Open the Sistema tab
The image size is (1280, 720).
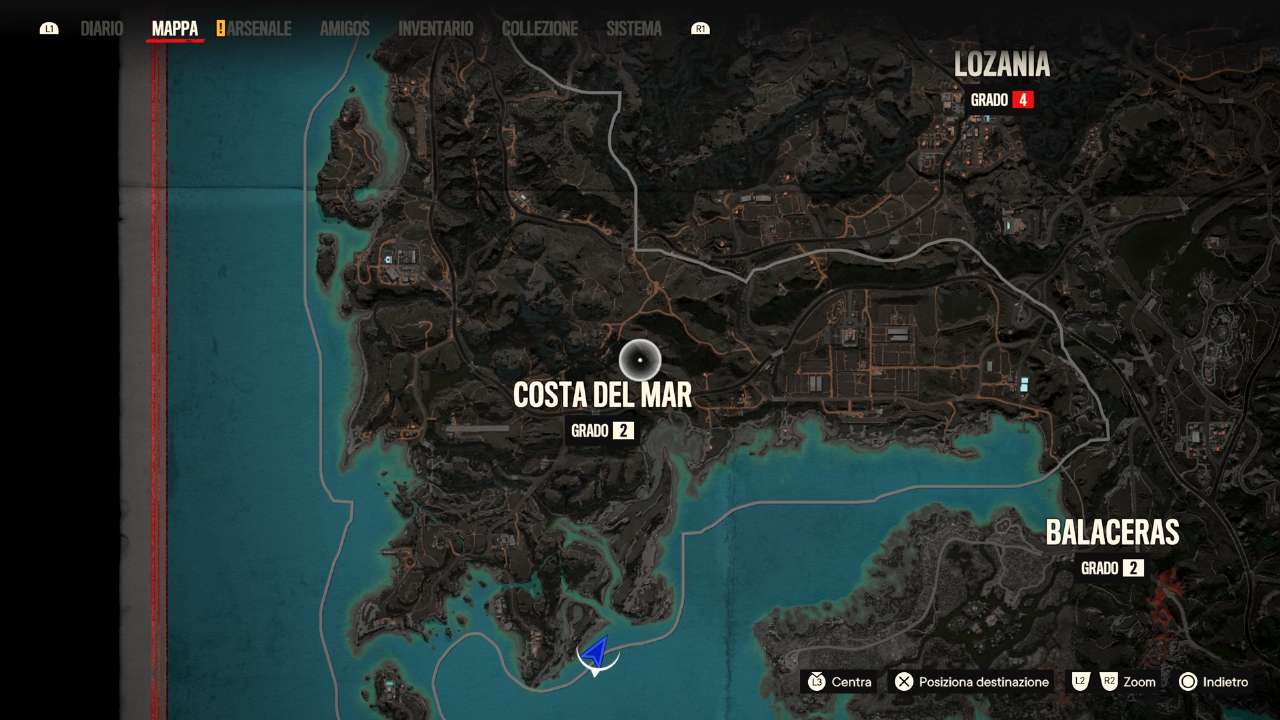634,29
